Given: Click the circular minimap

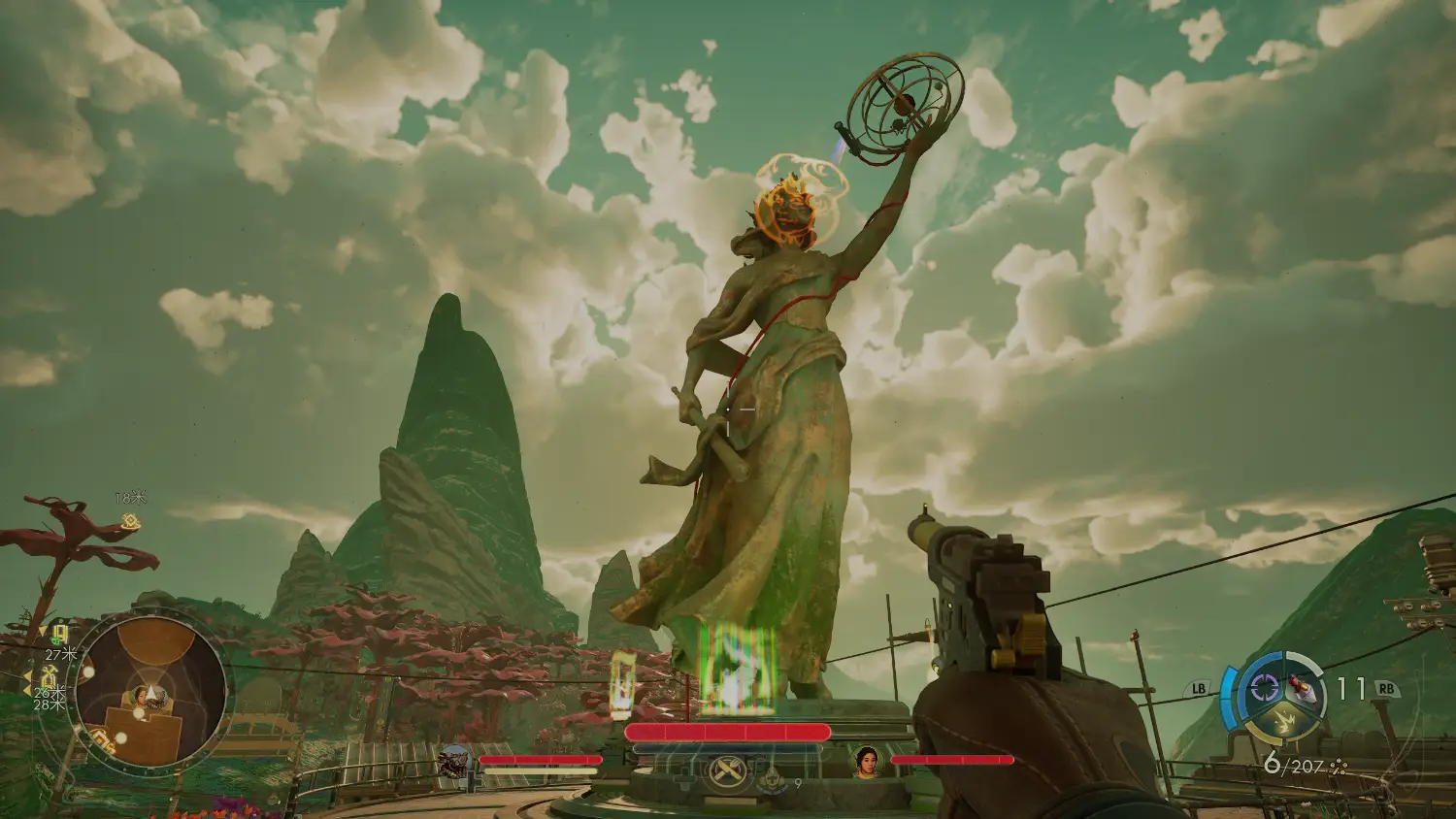Looking at the screenshot, I should coord(149,693).
